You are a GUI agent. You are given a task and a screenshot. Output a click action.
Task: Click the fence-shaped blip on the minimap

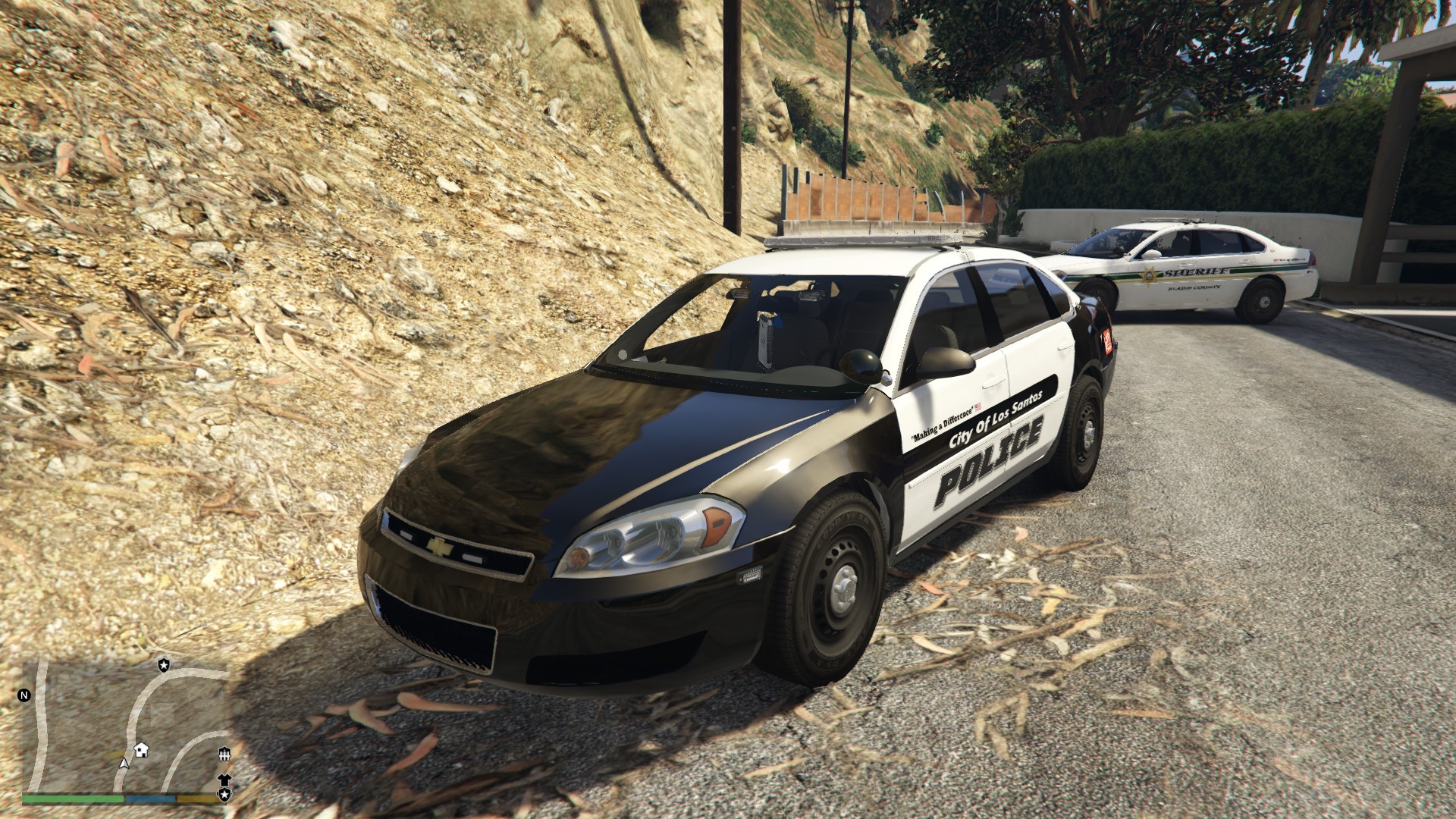[x=224, y=754]
